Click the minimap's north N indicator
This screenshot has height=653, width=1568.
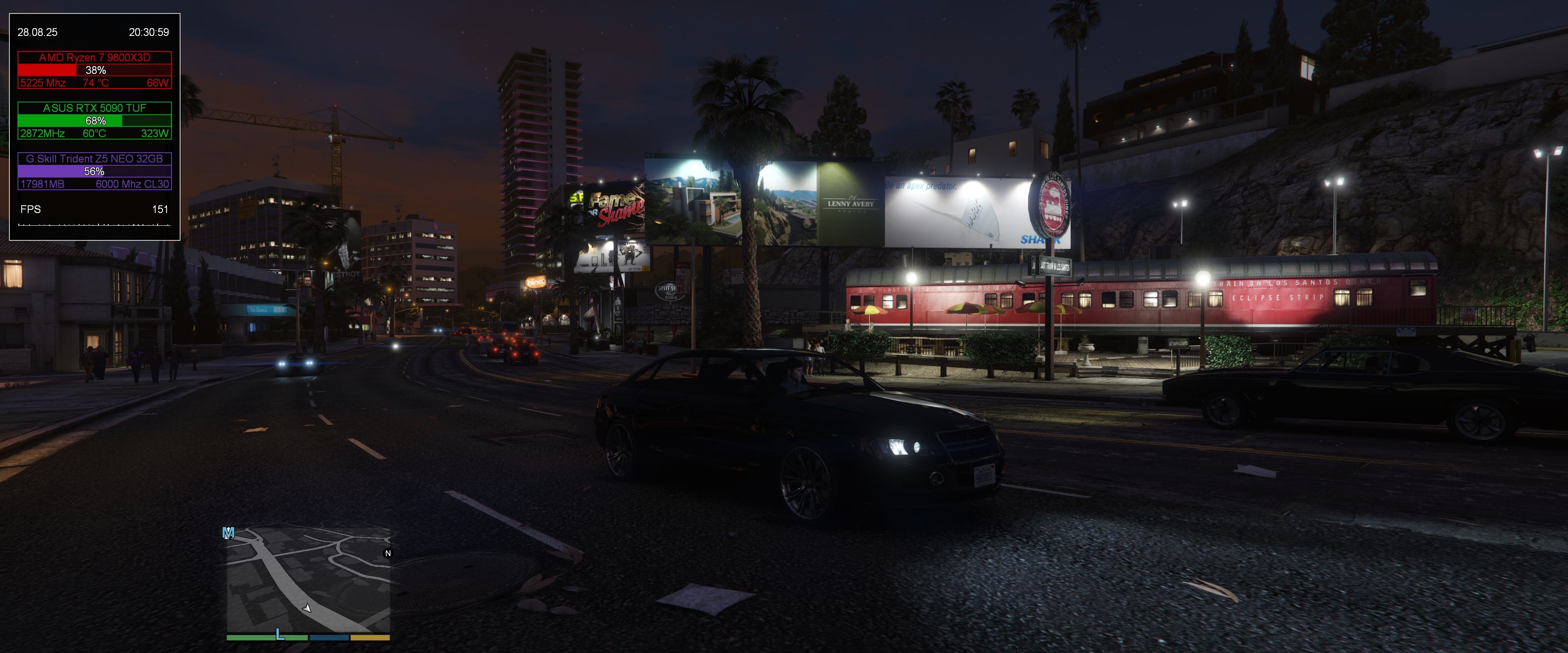(x=388, y=553)
